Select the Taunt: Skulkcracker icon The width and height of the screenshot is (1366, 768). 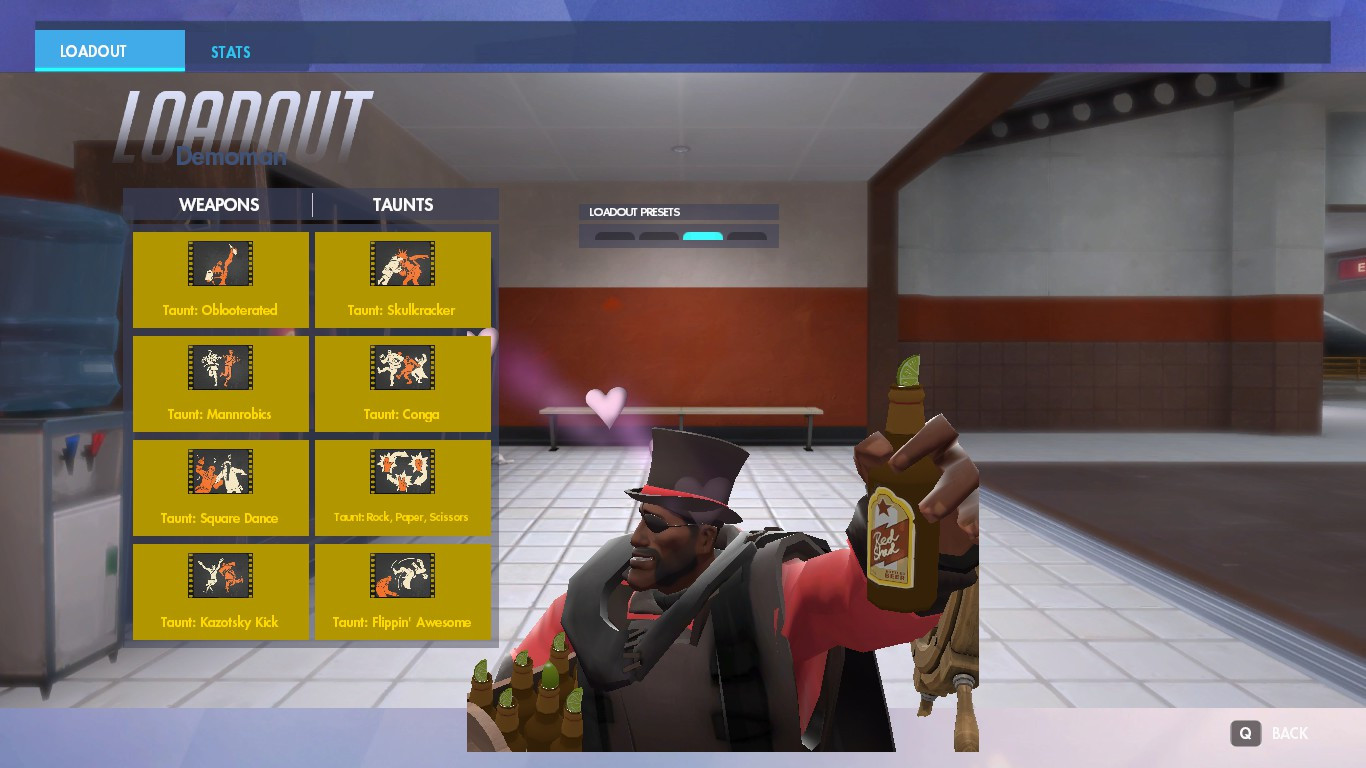click(403, 263)
